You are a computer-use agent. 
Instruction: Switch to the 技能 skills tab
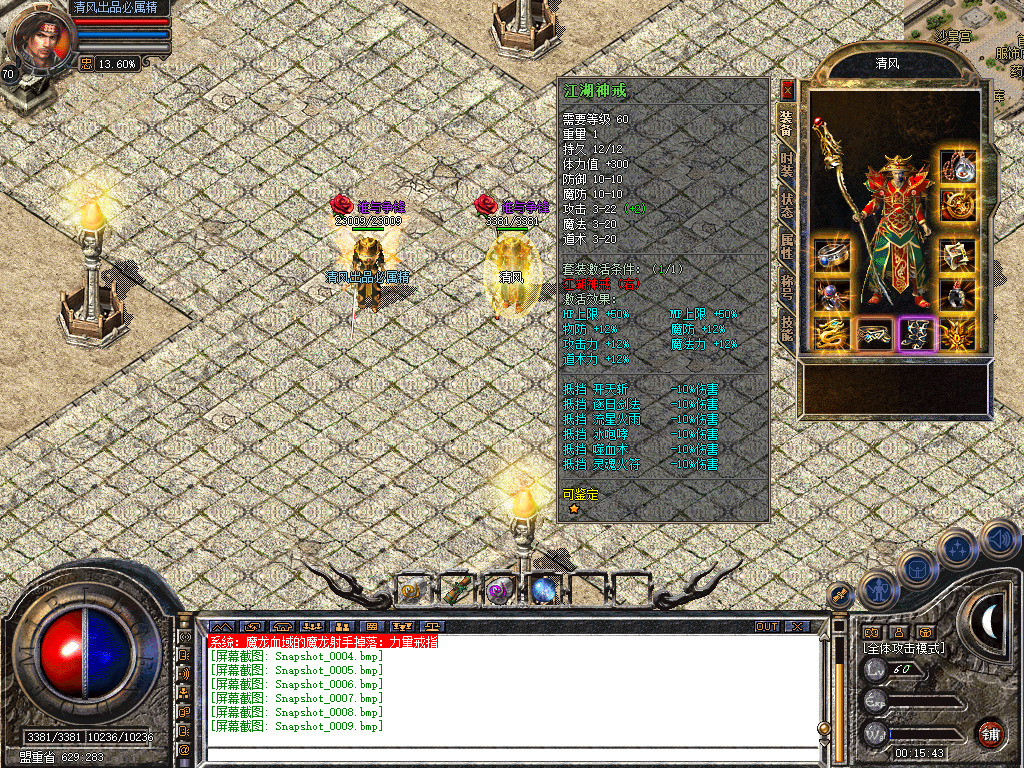click(787, 331)
